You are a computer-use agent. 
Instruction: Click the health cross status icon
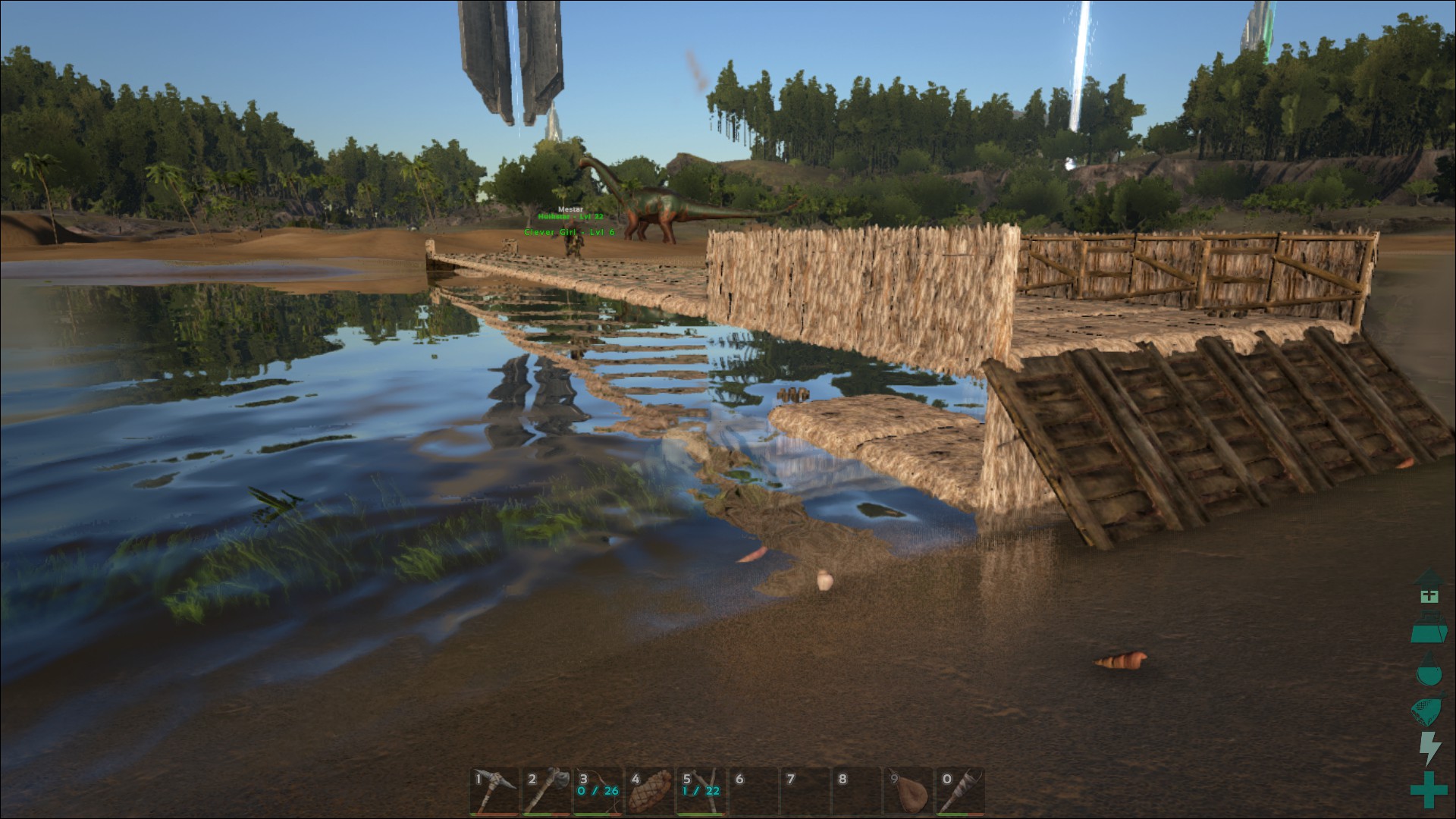[1429, 596]
